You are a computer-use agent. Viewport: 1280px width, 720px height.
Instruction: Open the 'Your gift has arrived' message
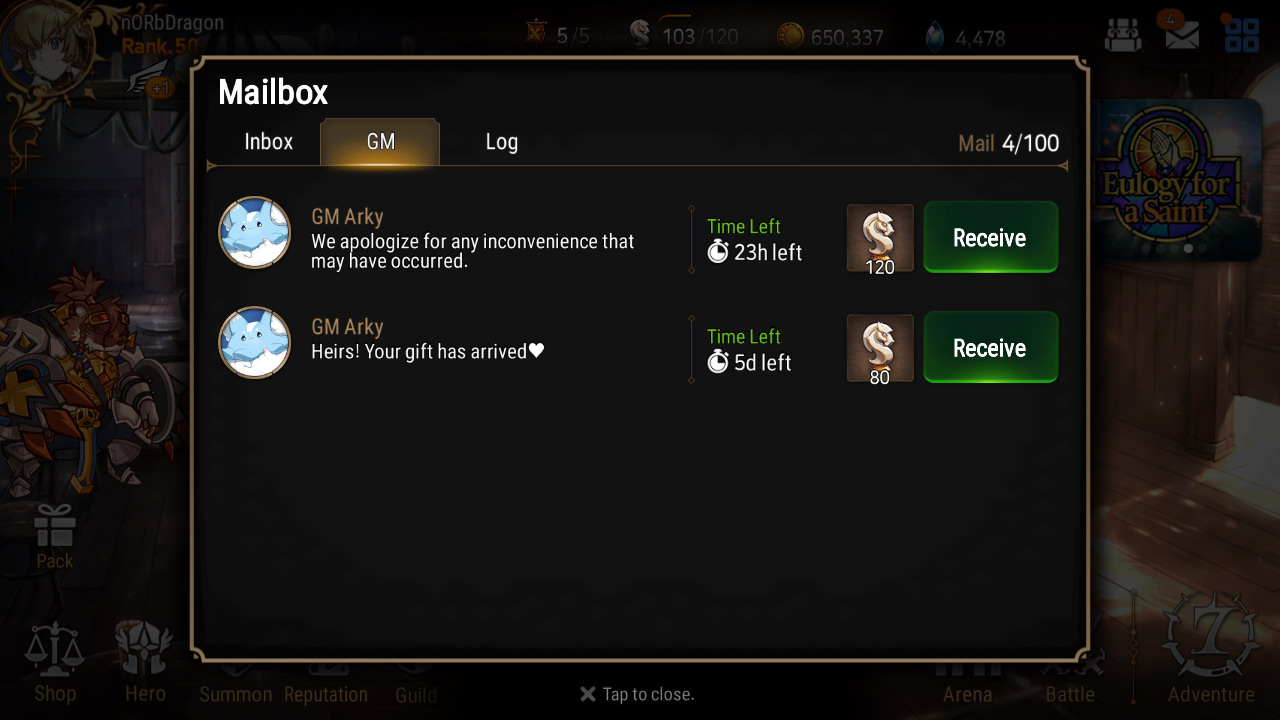pyautogui.click(x=428, y=342)
